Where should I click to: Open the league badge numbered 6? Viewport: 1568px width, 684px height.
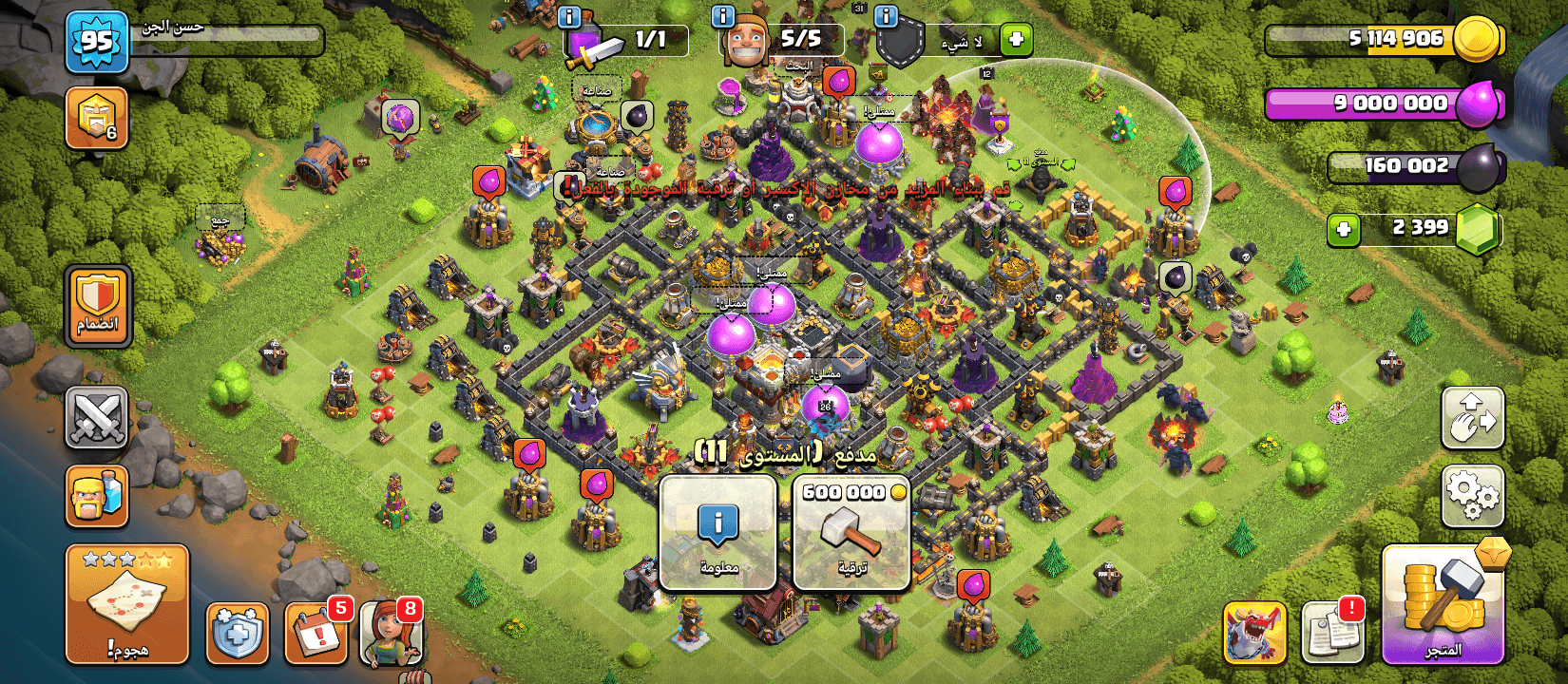[x=97, y=119]
